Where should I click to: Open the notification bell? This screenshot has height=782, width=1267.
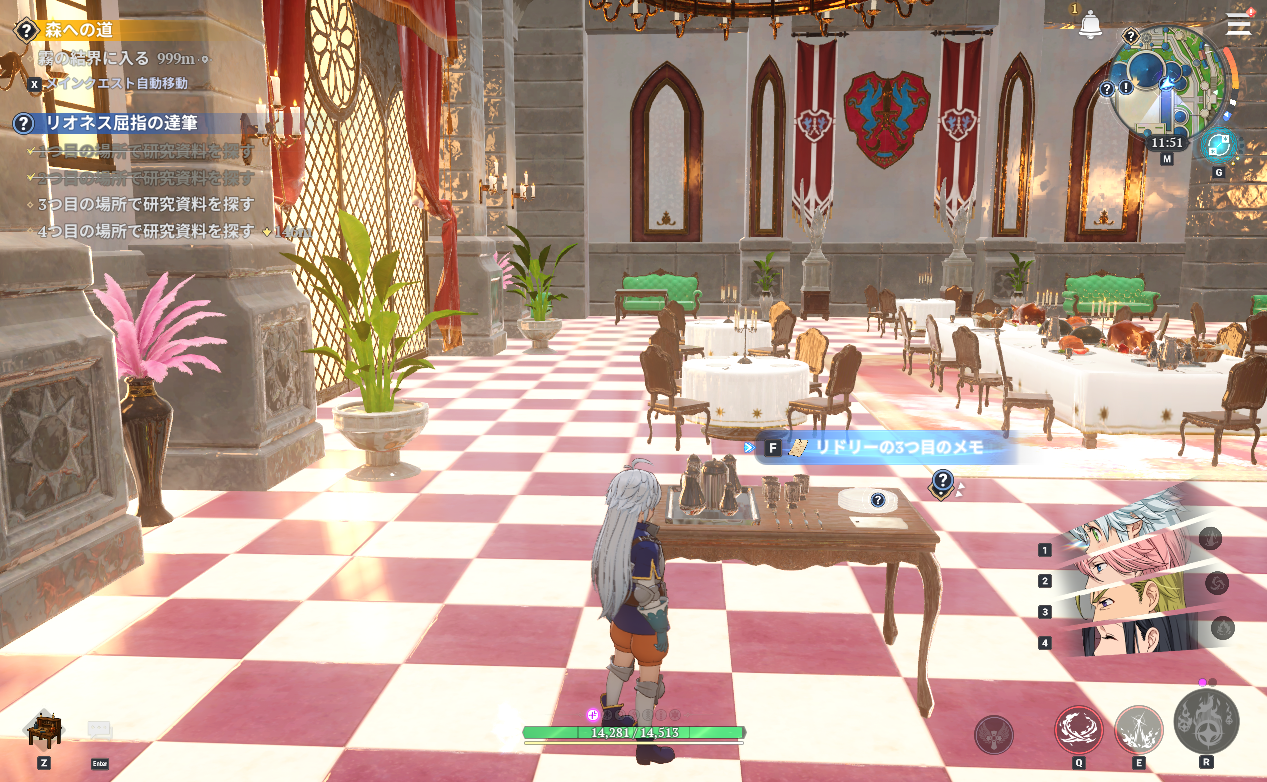click(x=1090, y=26)
